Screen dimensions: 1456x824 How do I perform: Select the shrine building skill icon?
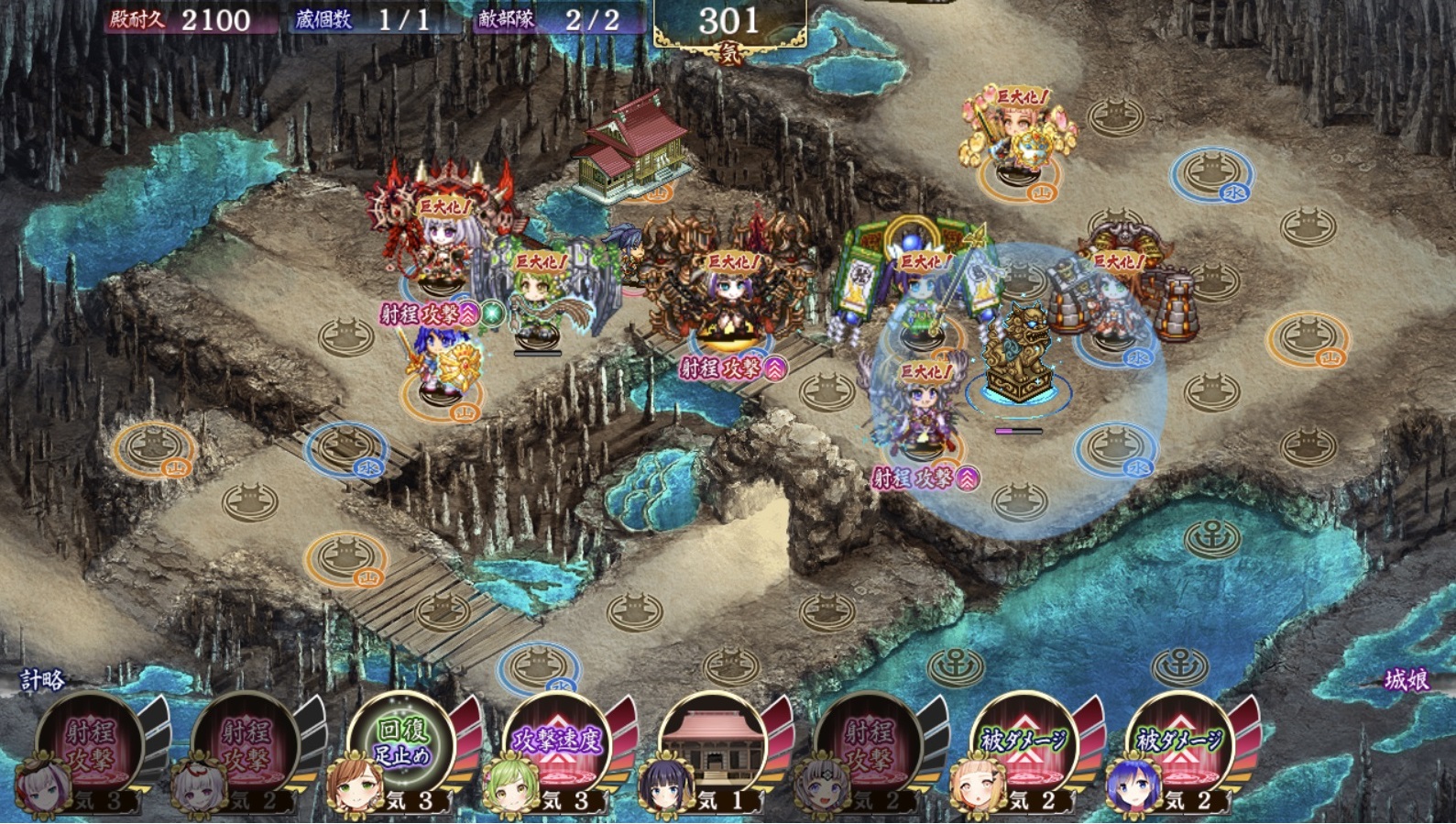tap(713, 744)
